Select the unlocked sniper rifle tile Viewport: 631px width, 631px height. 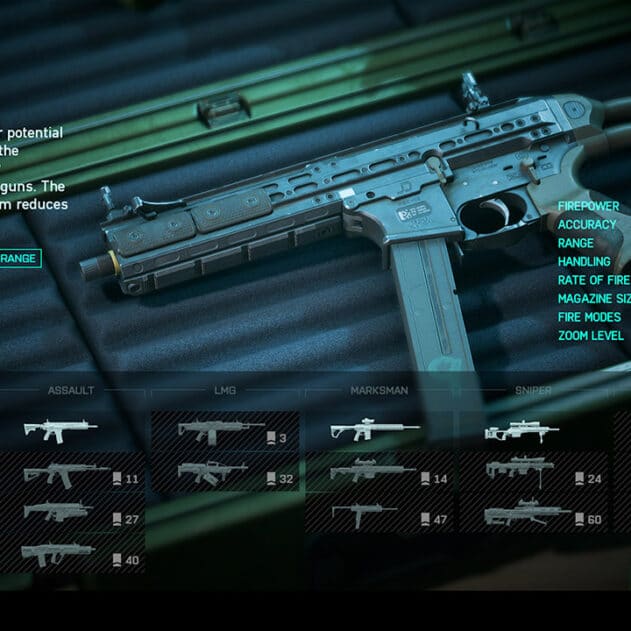click(533, 430)
